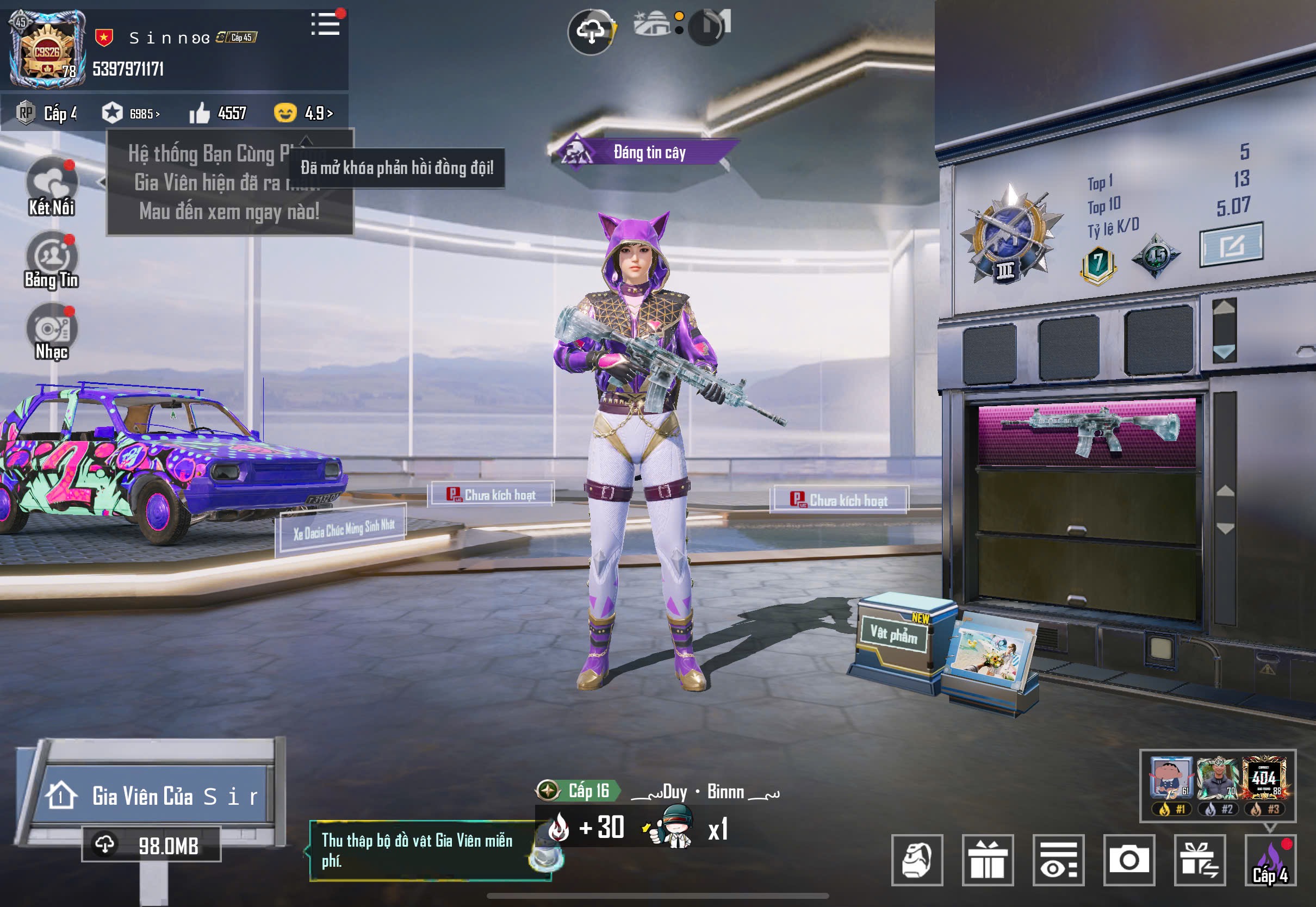1316x907 pixels.
Task: Tap the cloud download icon at top
Action: 591,32
